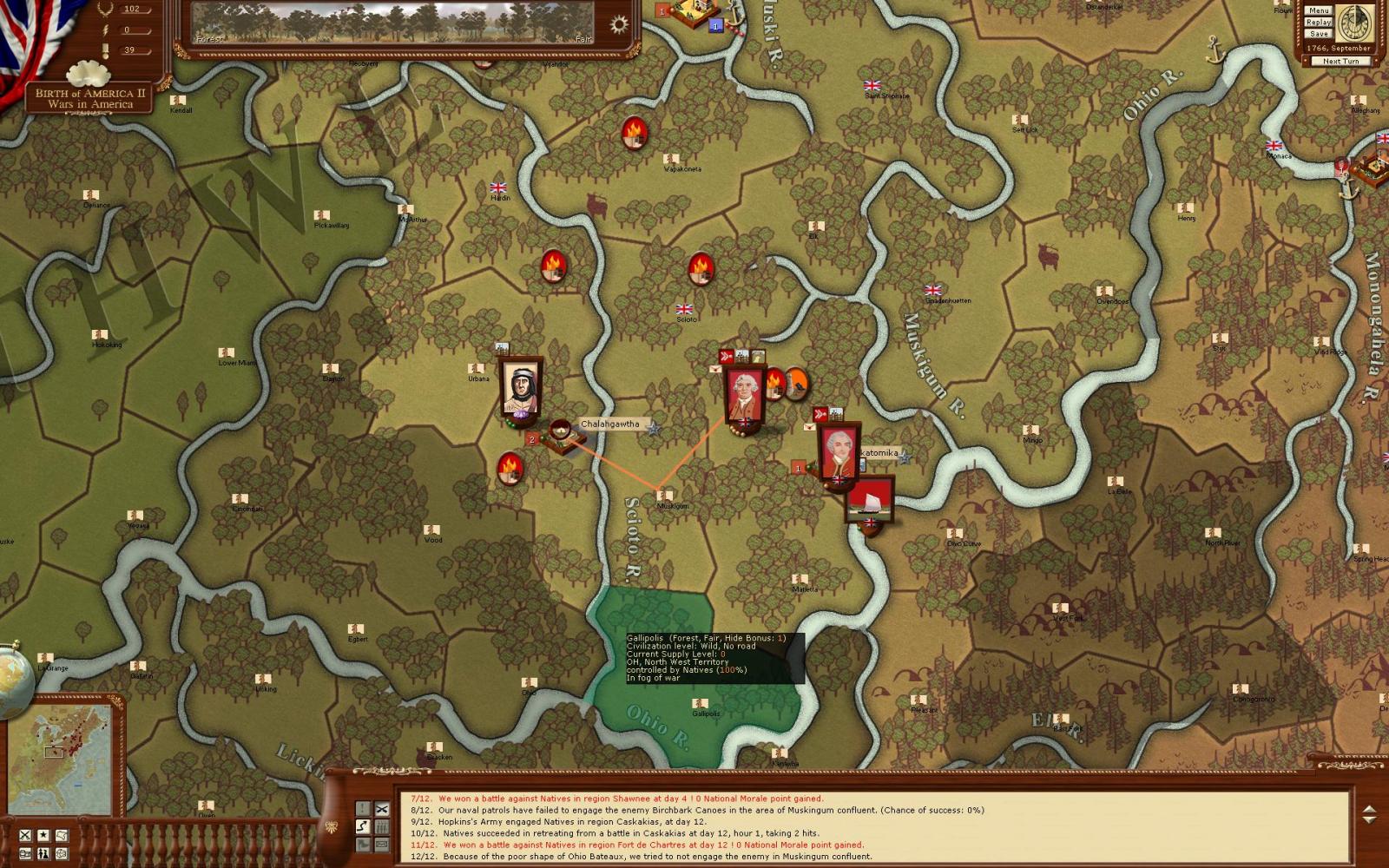
Task: Select the Native chief unit portrait
Action: click(521, 387)
